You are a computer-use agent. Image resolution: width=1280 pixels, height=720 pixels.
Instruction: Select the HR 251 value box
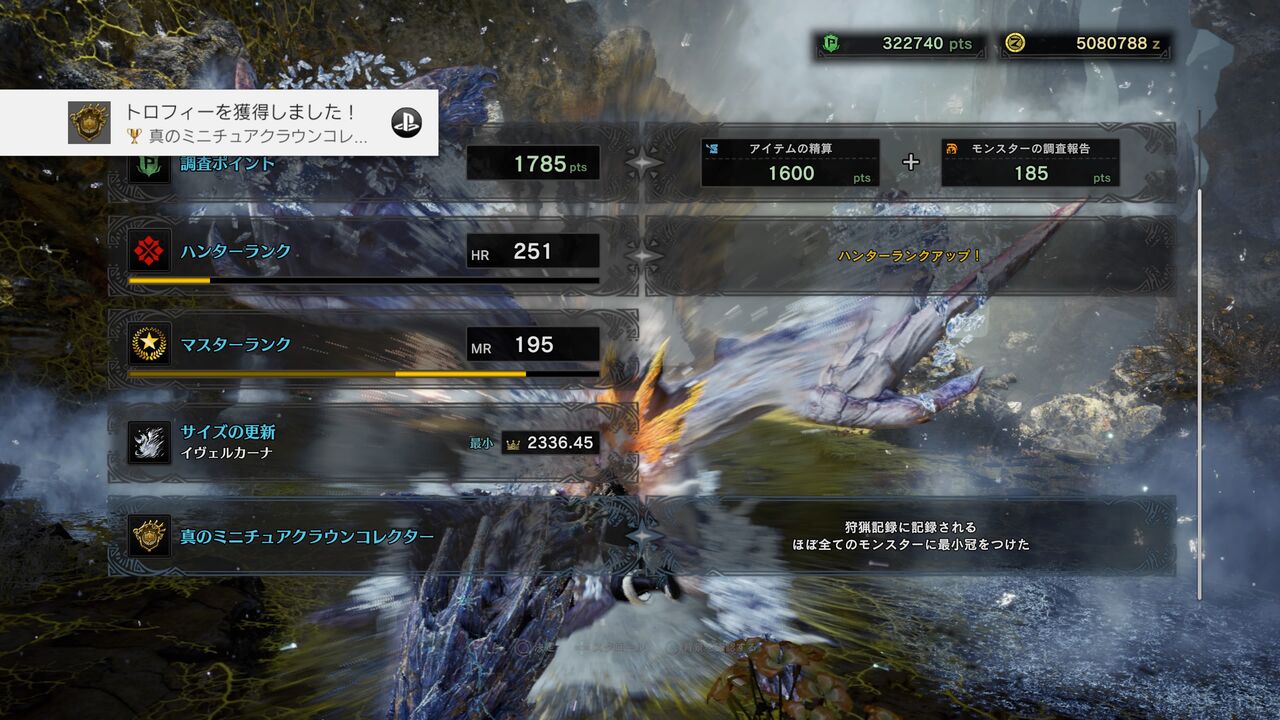click(x=532, y=251)
